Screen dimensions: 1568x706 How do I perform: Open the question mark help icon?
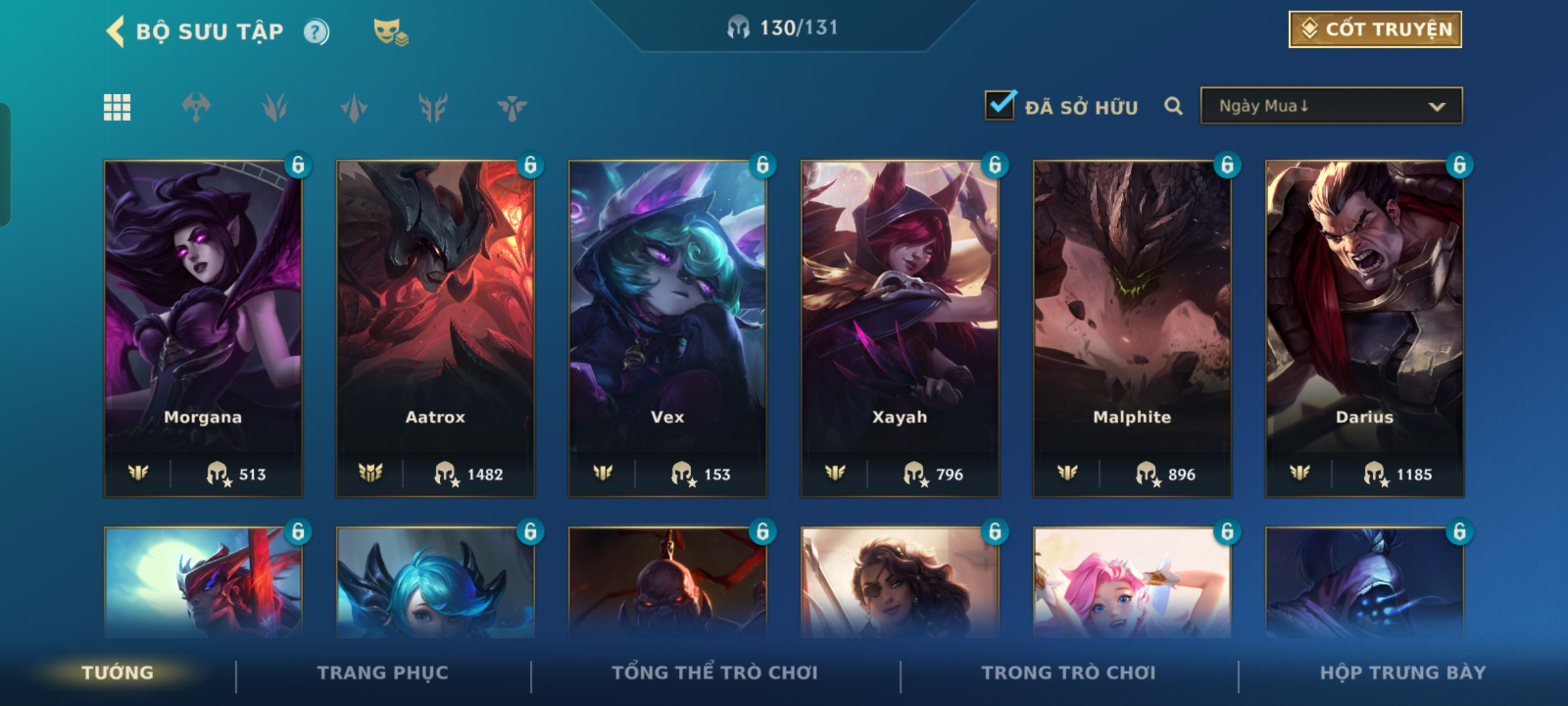(316, 32)
